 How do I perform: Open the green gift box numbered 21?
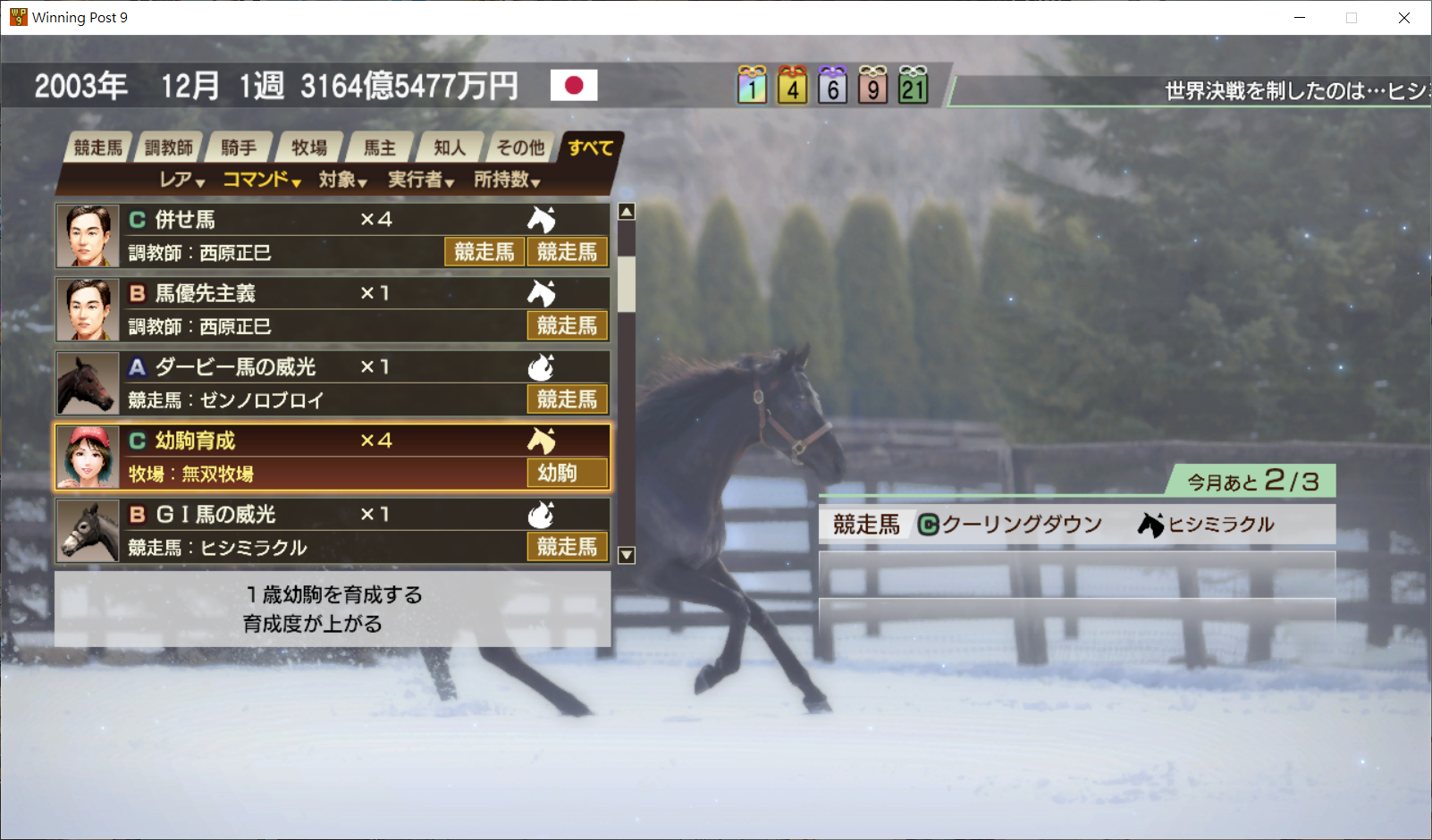[913, 87]
